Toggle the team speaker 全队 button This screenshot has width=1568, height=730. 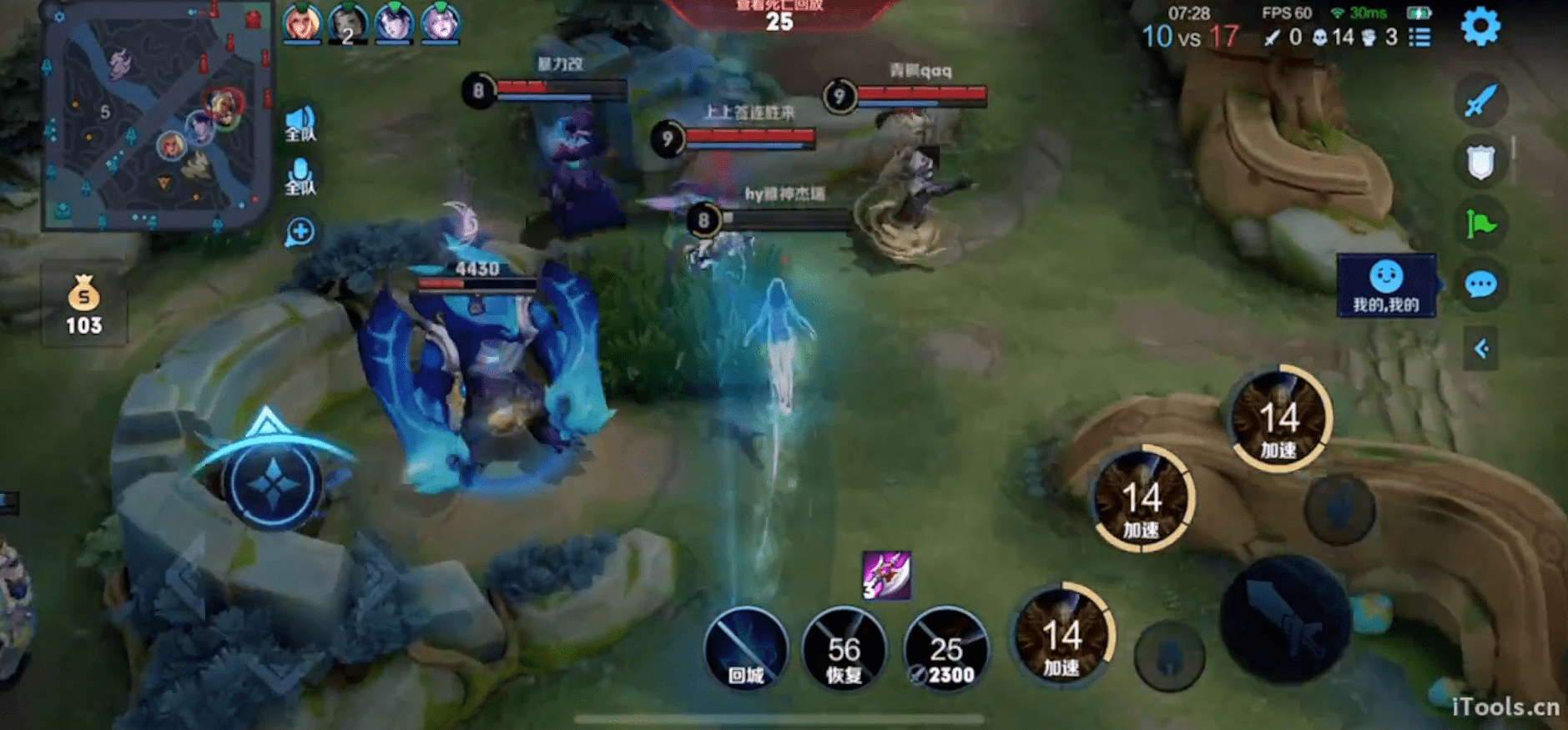point(300,123)
